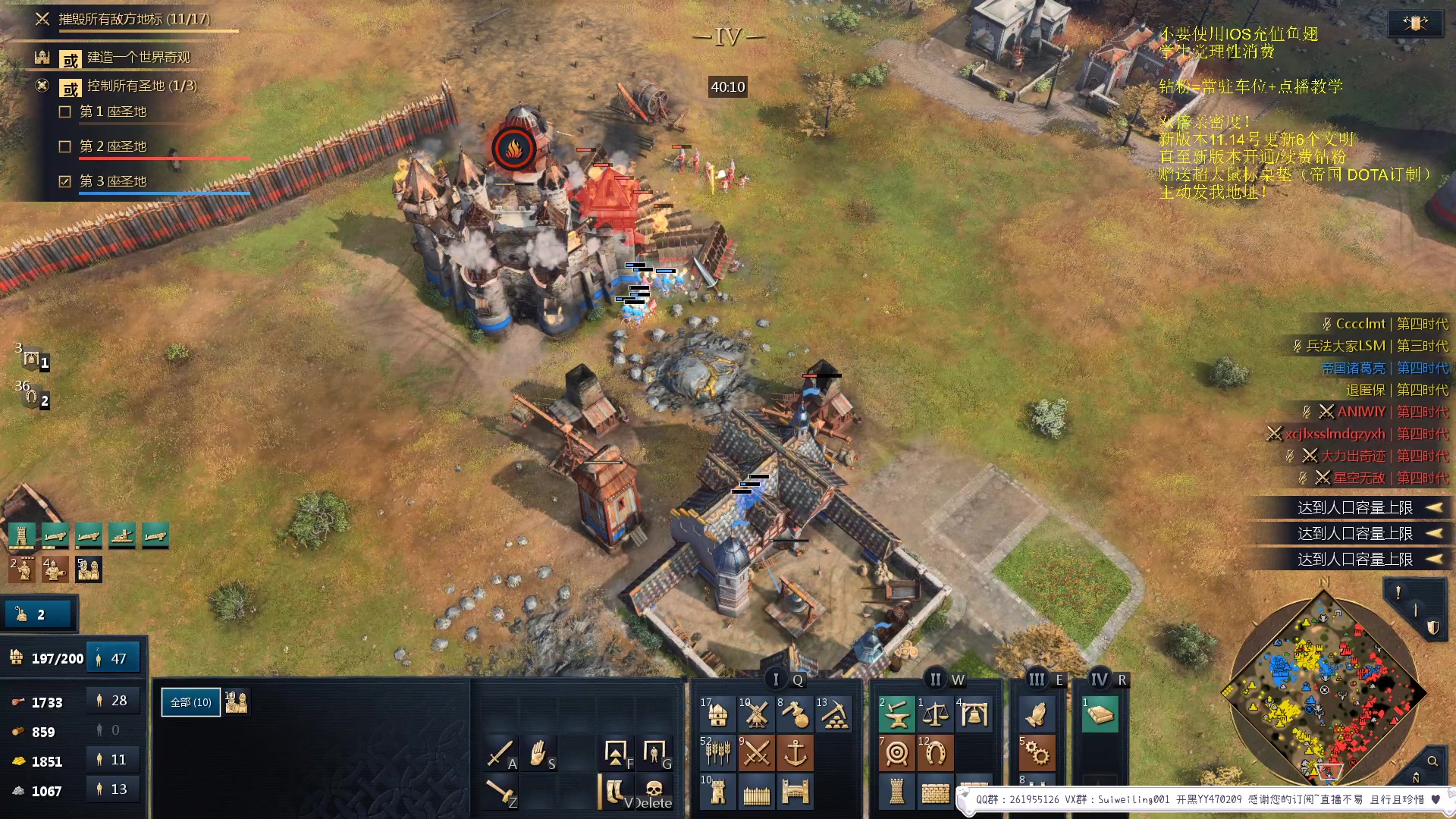Choose the mill building icon
Viewport: 1456px width, 819px height.
coord(756,714)
